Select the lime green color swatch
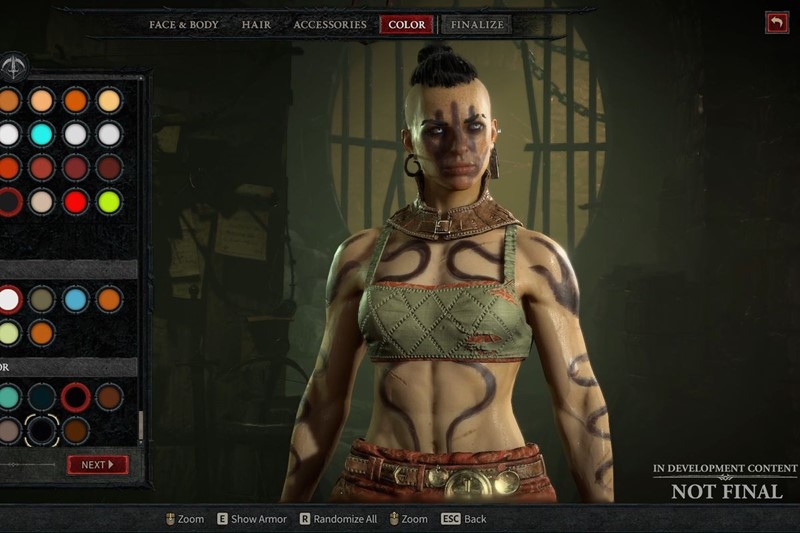Image resolution: width=800 pixels, height=533 pixels. click(x=109, y=201)
